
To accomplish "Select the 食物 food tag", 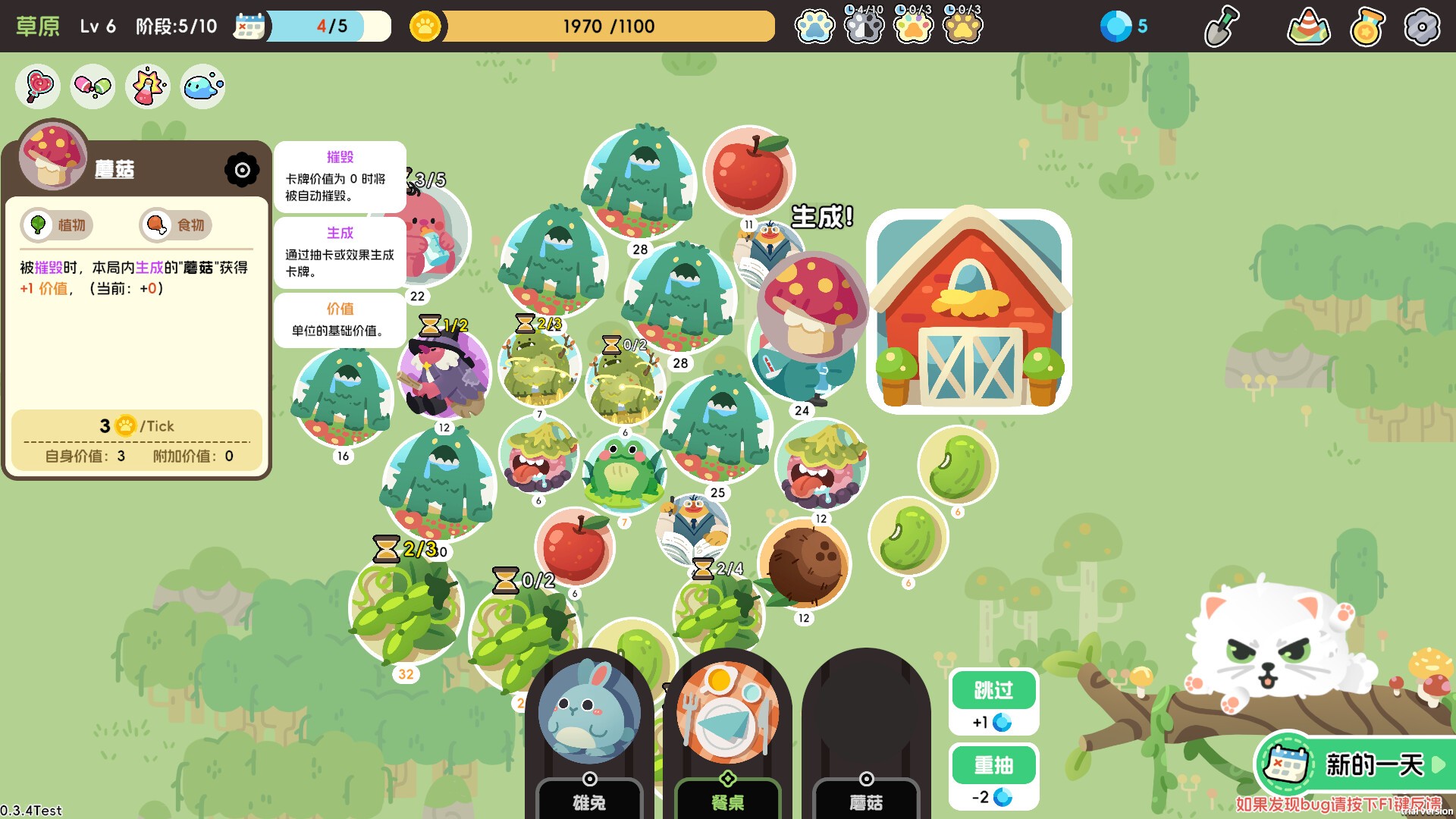I will coord(176,225).
